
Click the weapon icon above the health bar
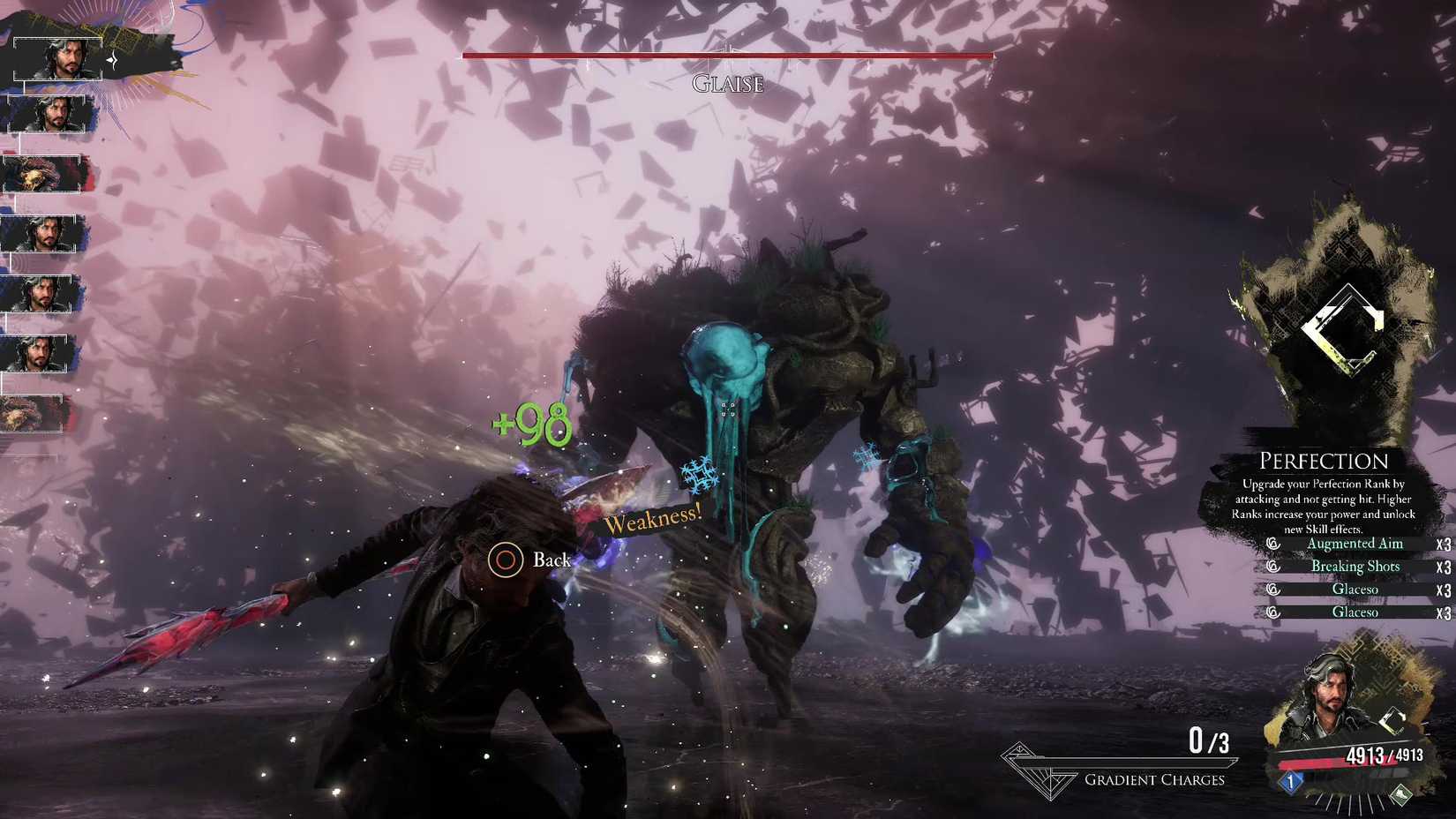point(1393,719)
